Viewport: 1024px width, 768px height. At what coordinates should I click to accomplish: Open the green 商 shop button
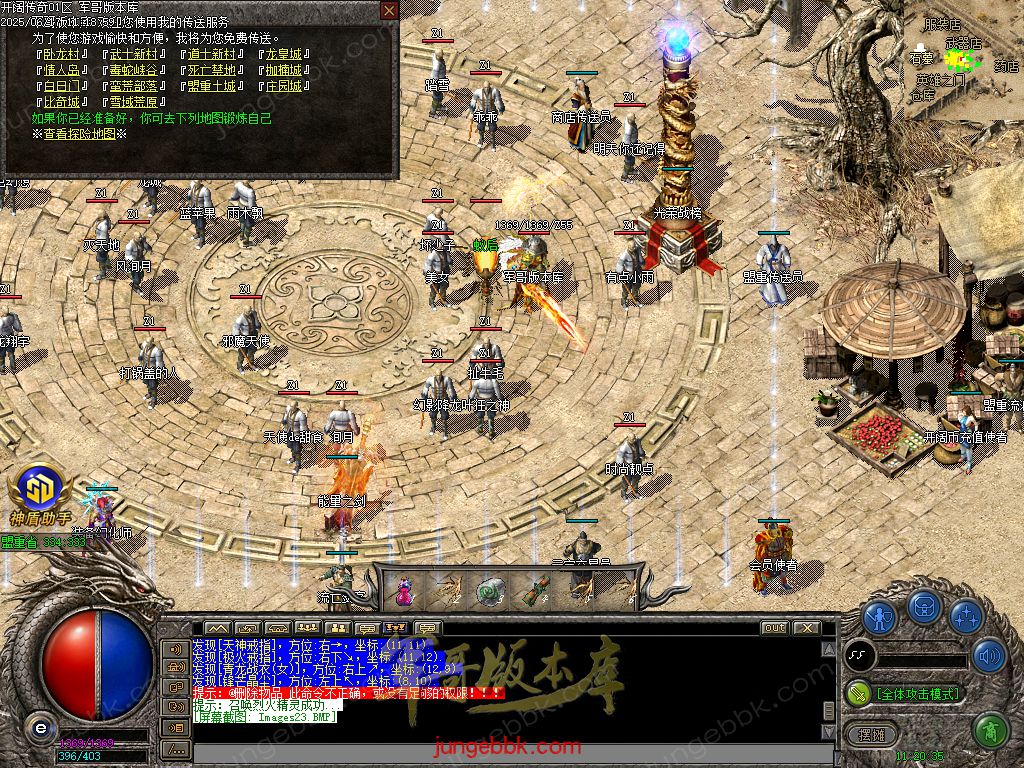coord(989,732)
